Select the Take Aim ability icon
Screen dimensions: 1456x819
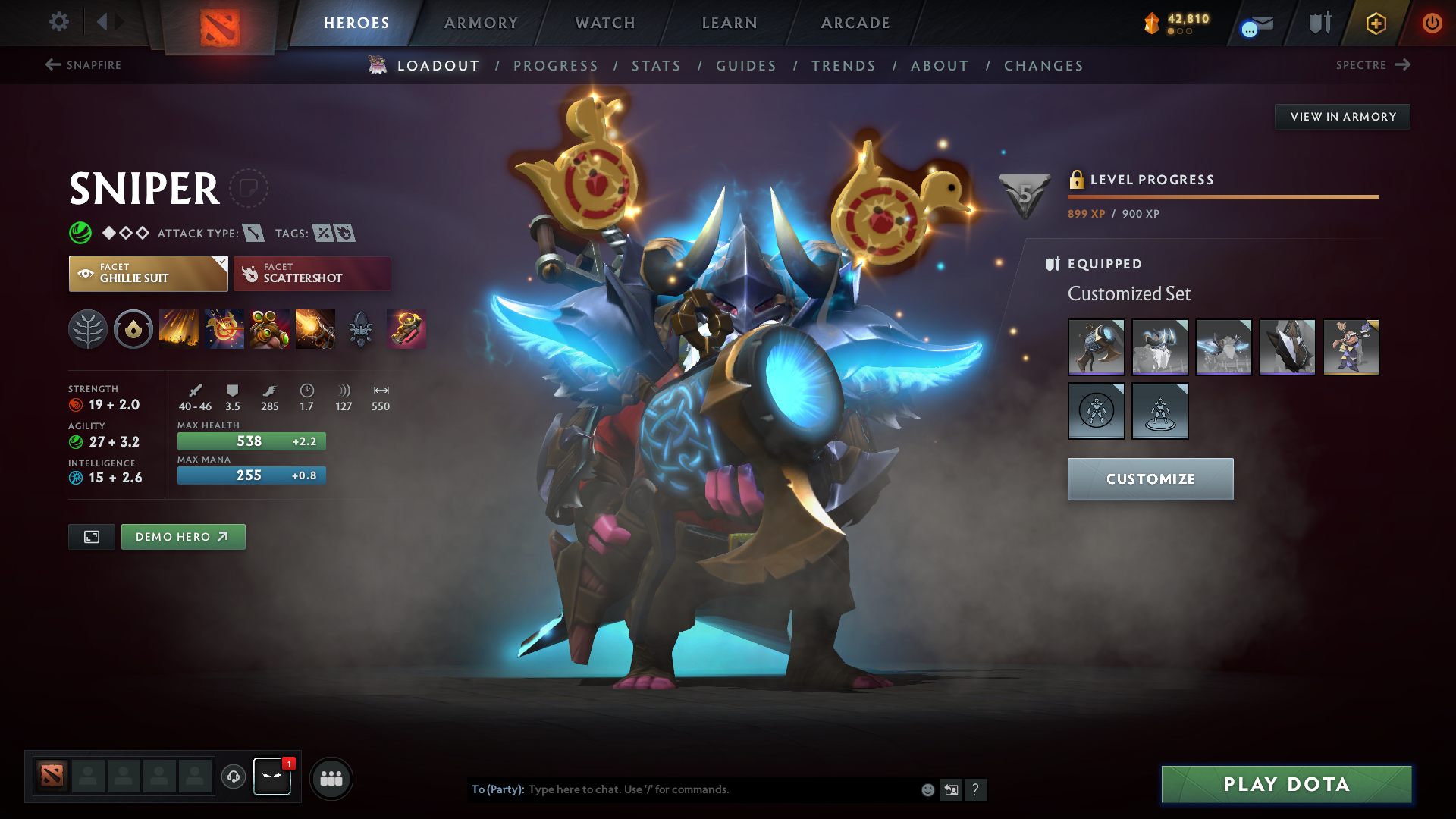(270, 329)
